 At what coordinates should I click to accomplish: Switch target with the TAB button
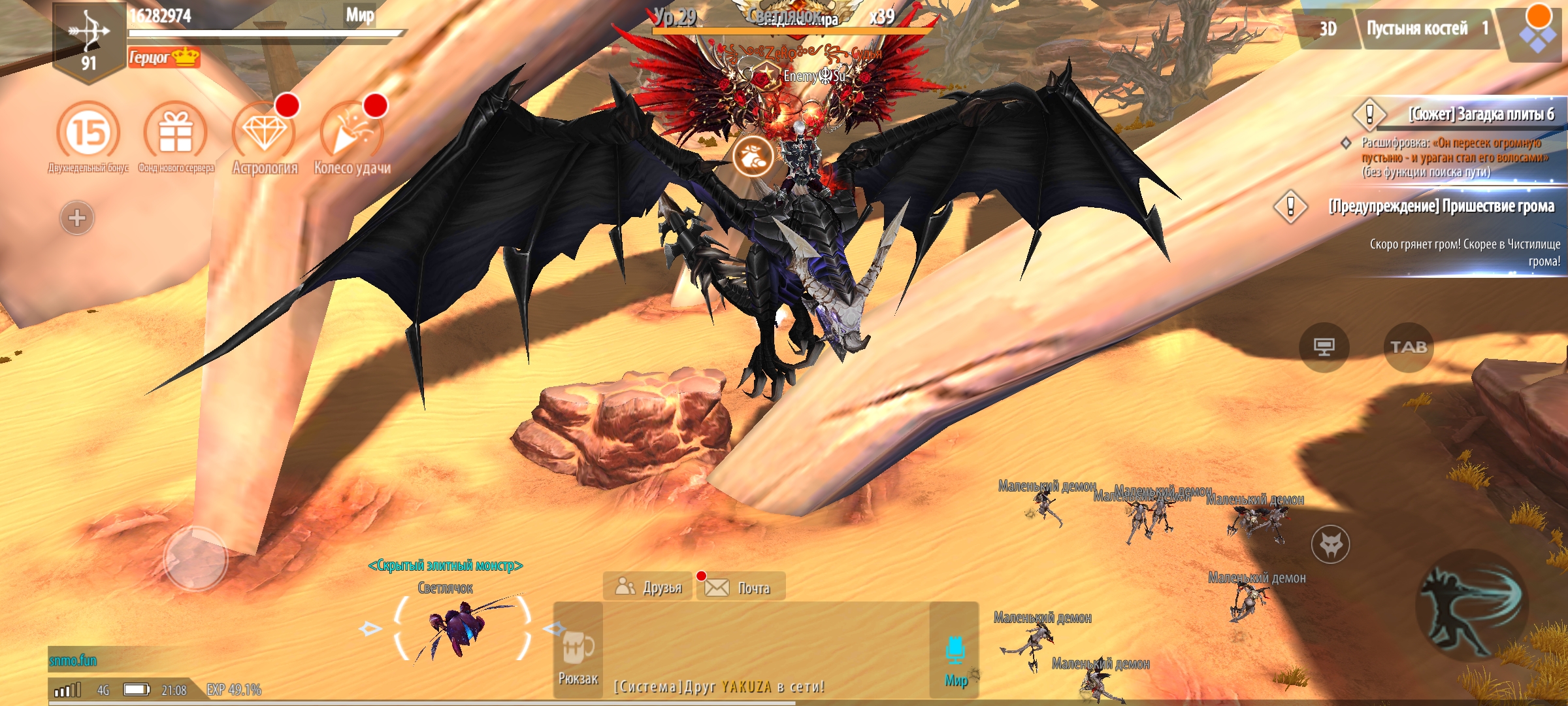click(1408, 347)
